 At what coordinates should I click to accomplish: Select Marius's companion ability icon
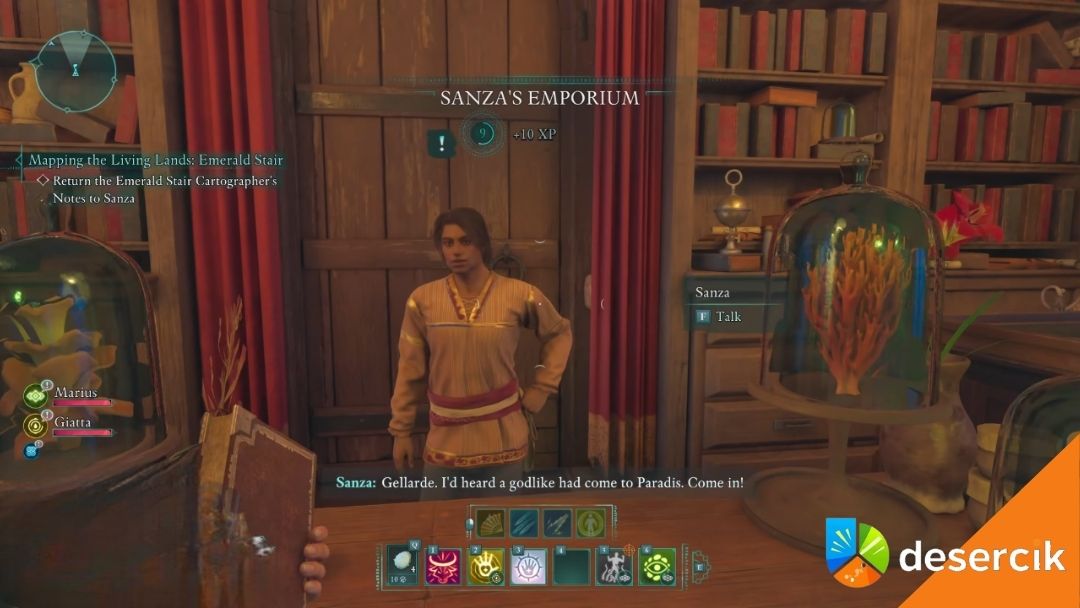36,396
